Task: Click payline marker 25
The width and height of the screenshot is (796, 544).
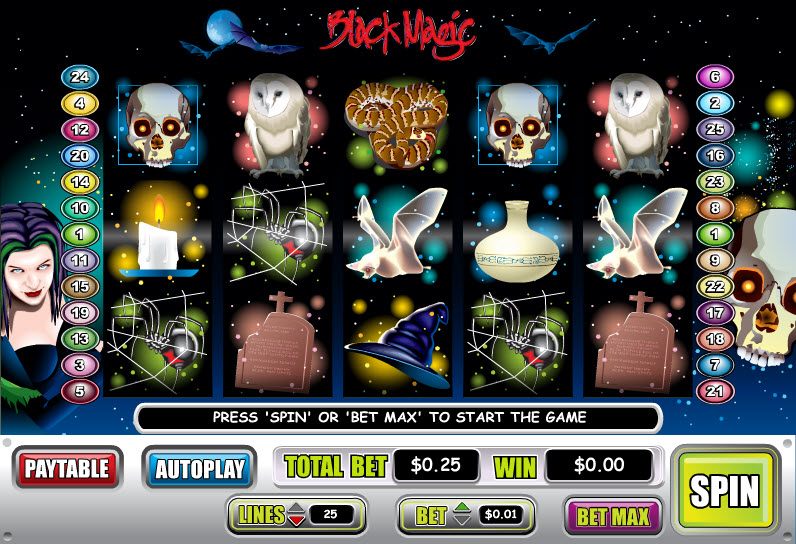Action: click(714, 129)
